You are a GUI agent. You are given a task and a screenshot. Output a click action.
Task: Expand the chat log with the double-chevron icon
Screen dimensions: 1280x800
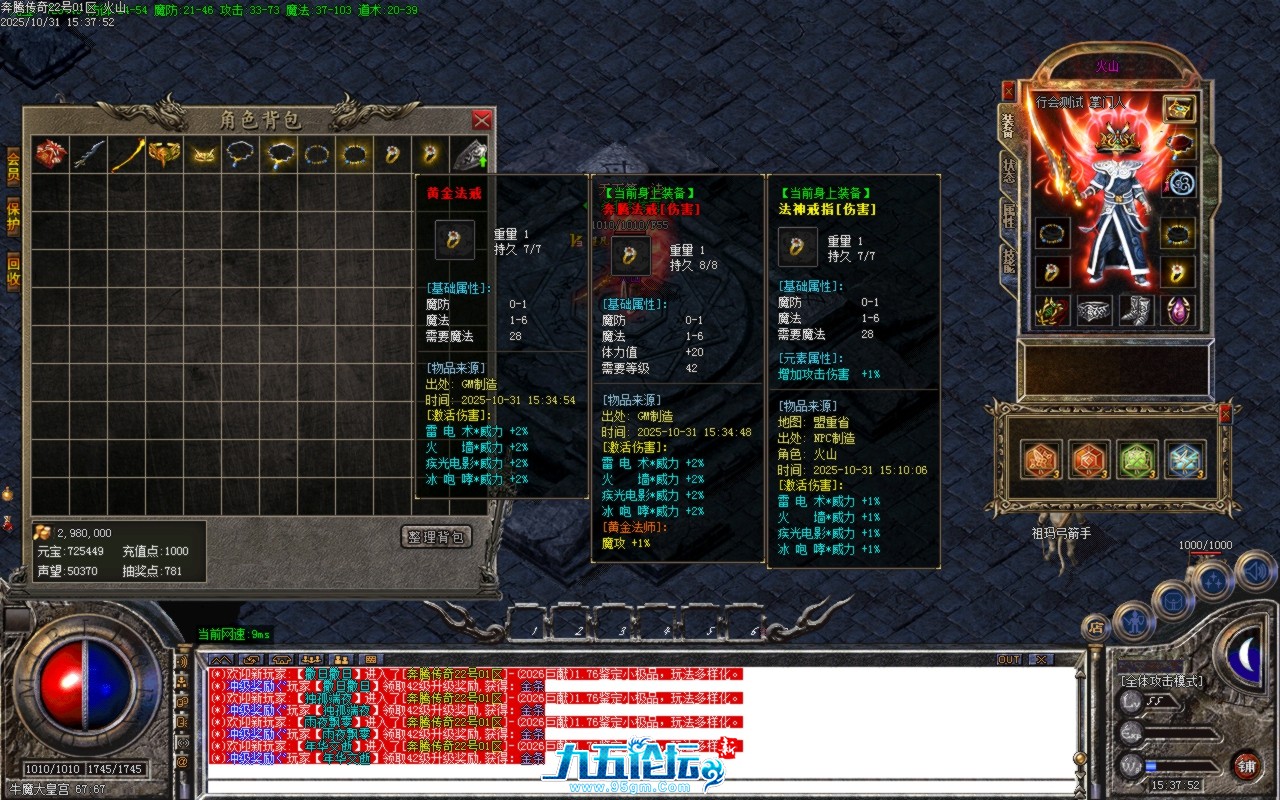(x=221, y=659)
